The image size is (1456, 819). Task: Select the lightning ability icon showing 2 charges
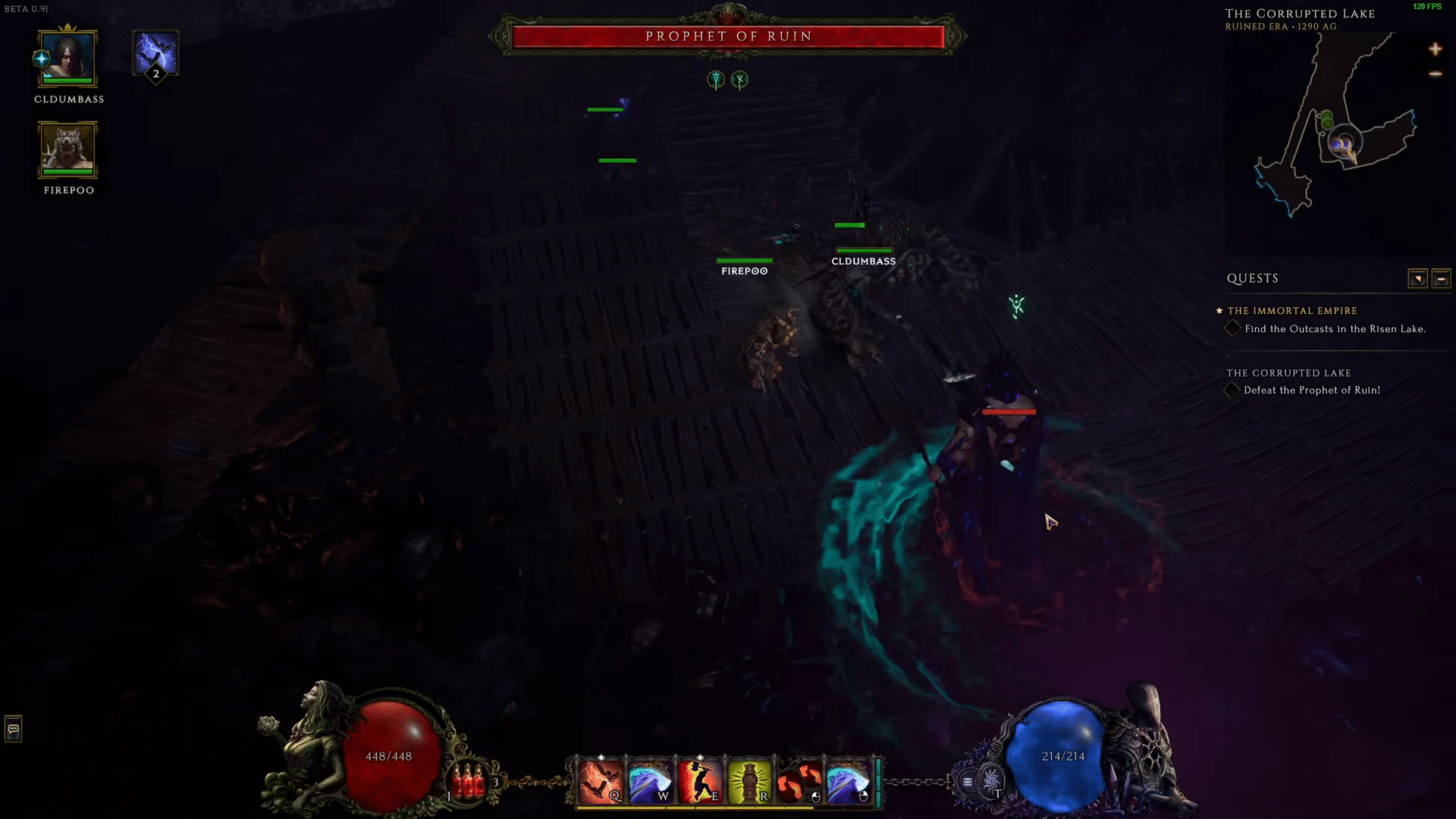(x=155, y=55)
